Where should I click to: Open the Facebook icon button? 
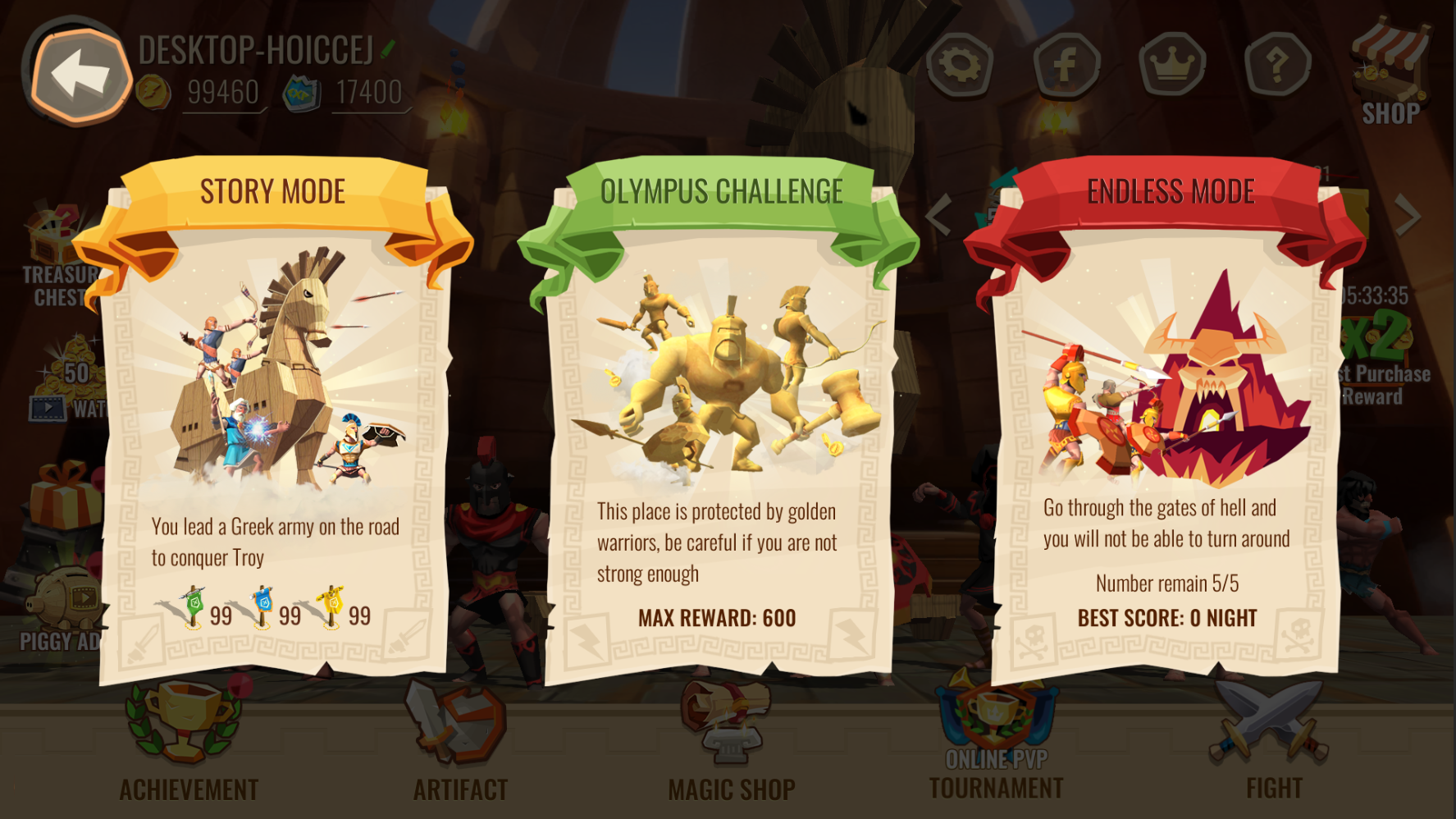pyautogui.click(x=1066, y=65)
